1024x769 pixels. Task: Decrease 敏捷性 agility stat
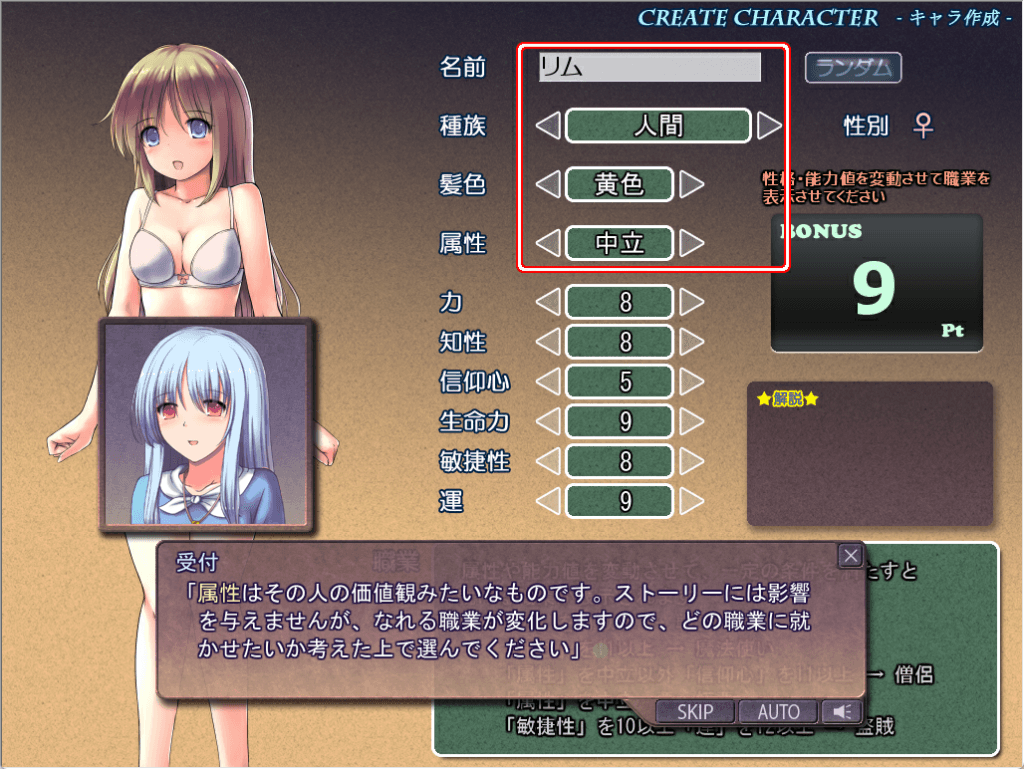coord(548,461)
